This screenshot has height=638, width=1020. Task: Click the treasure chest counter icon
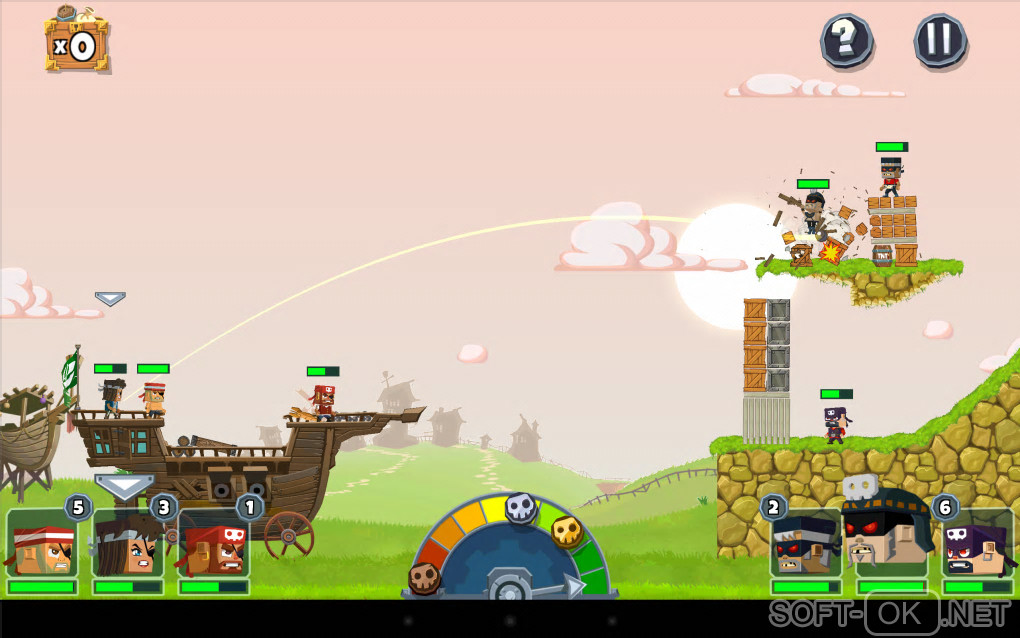coord(76,41)
